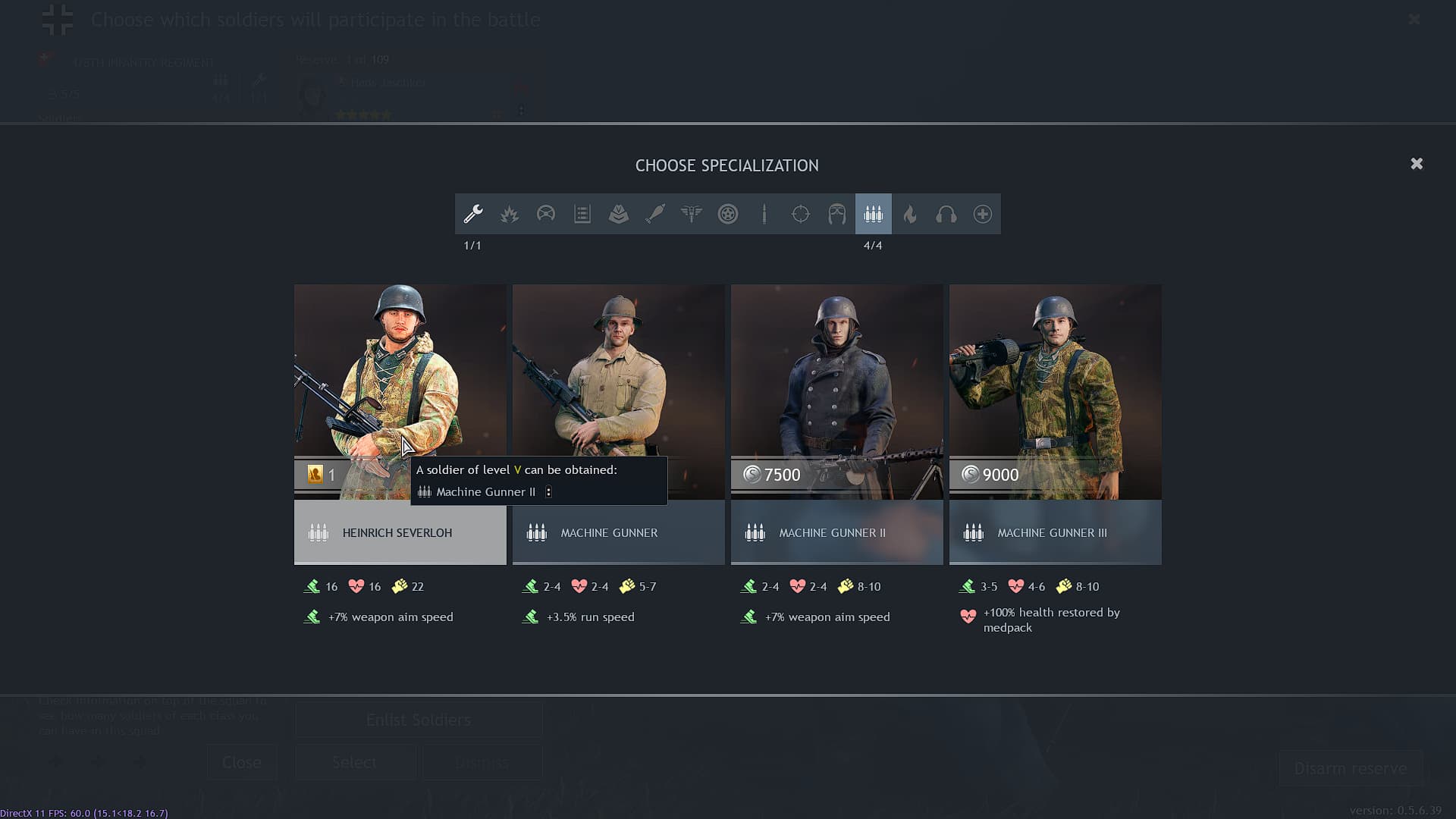Open the kebab menu beside Machine Gunner II tooltip

548,491
